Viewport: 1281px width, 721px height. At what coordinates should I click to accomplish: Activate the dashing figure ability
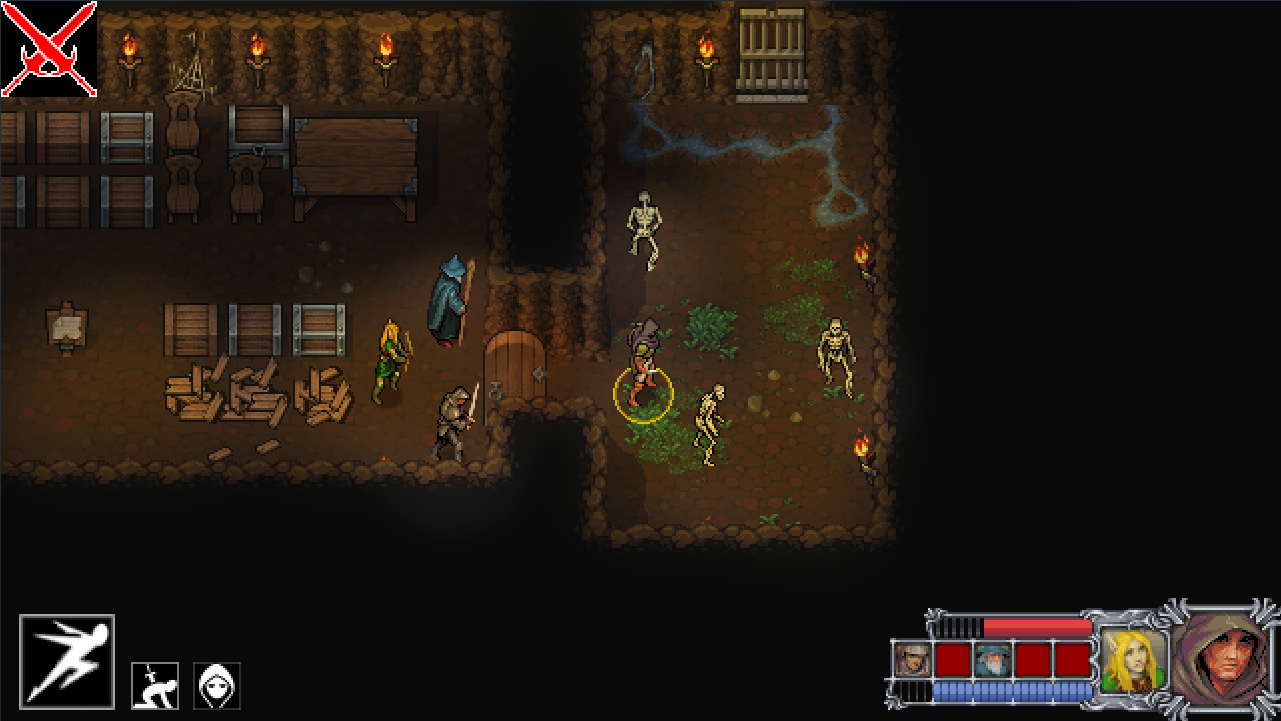(67, 662)
